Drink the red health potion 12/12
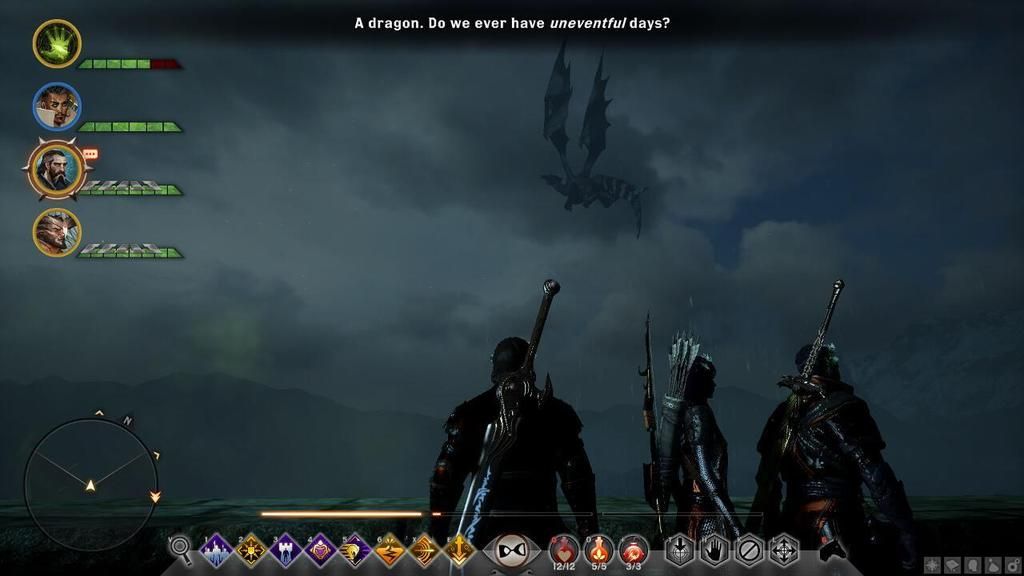The width and height of the screenshot is (1024, 576). click(x=563, y=549)
